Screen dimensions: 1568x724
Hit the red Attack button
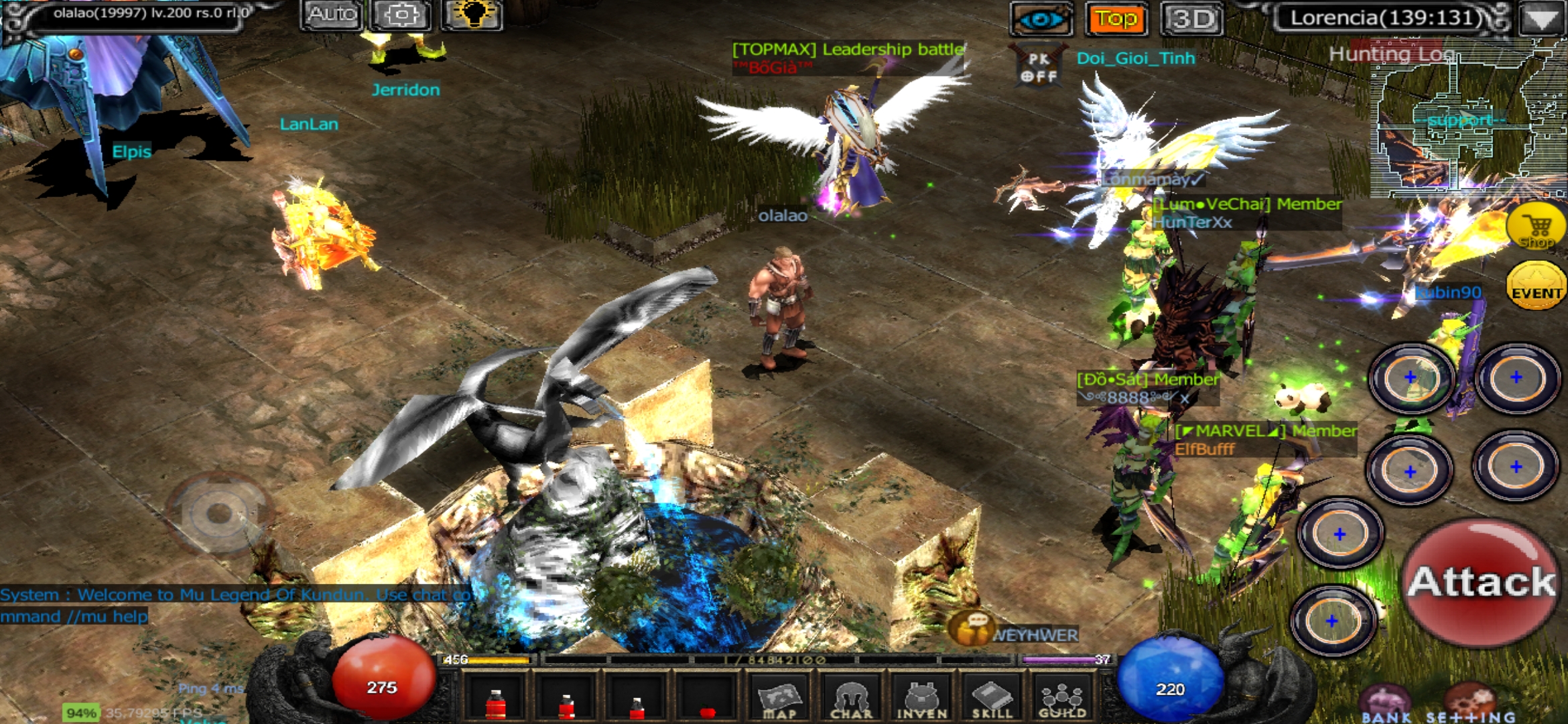tap(1481, 581)
